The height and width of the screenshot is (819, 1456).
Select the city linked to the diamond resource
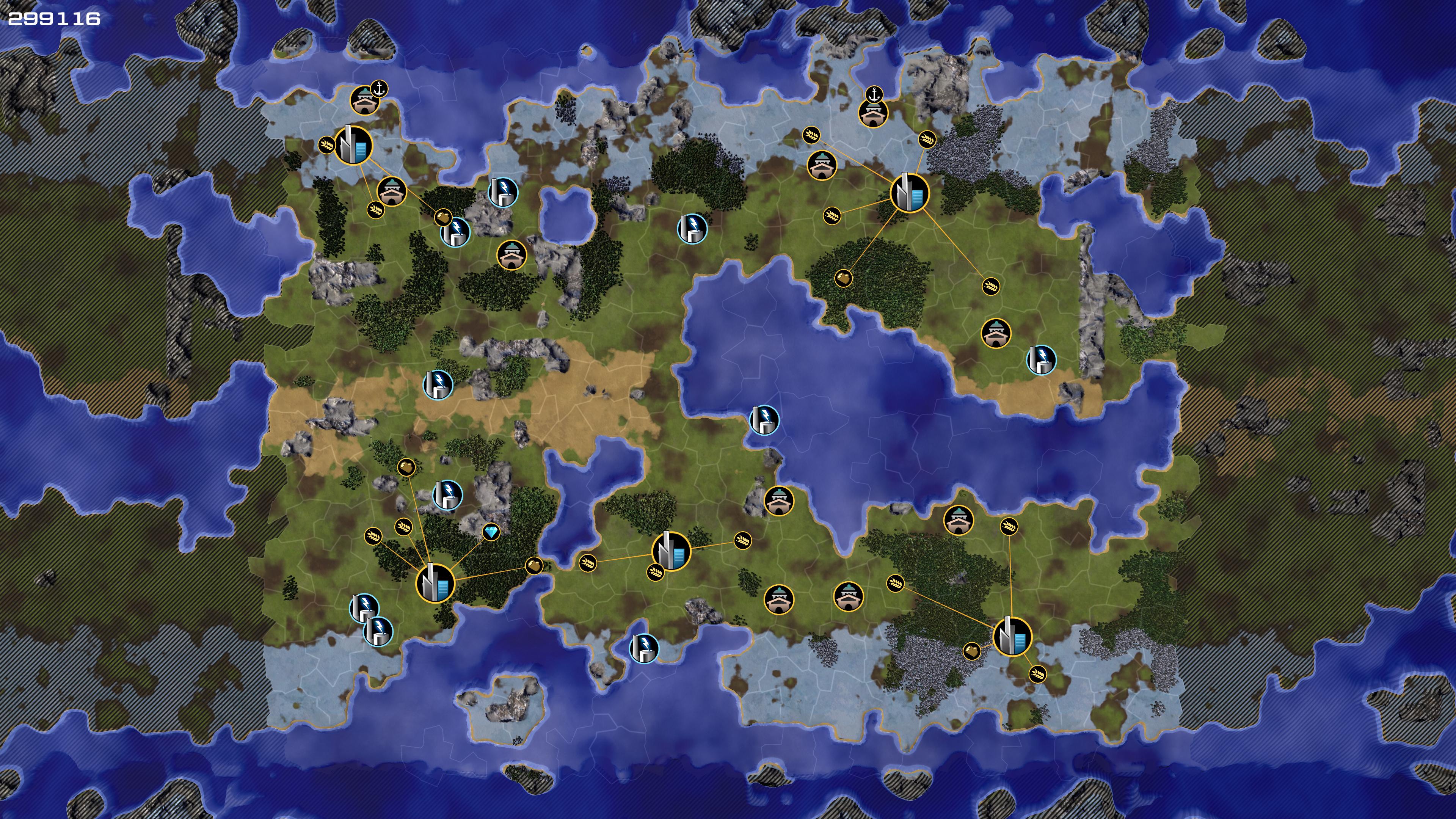435,583
